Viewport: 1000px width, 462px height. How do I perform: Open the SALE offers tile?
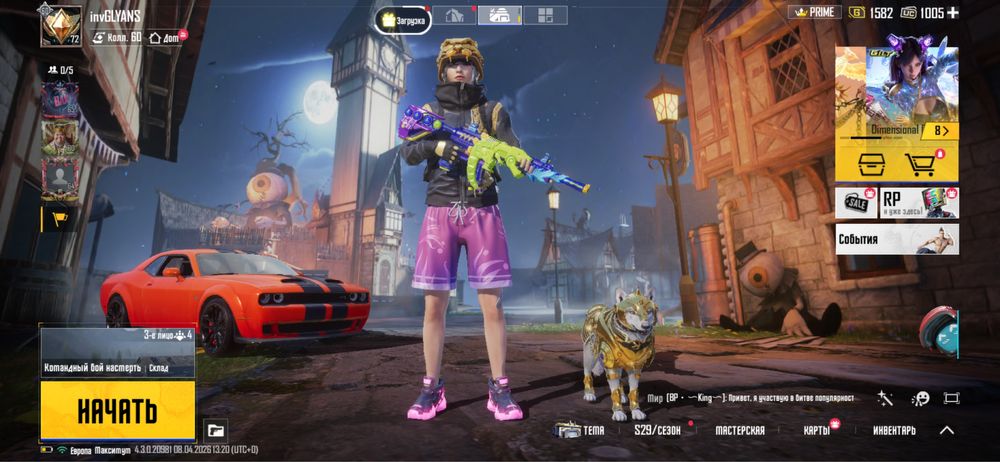(x=856, y=202)
